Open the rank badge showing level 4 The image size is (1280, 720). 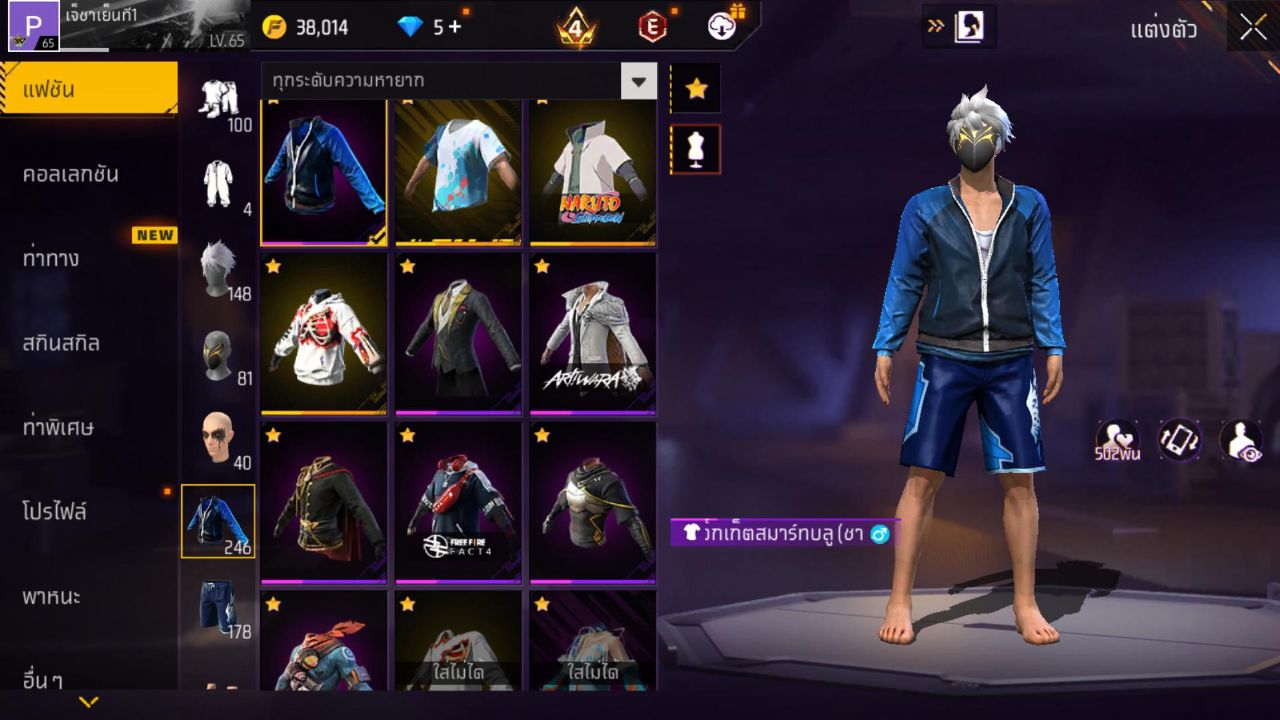[x=575, y=27]
